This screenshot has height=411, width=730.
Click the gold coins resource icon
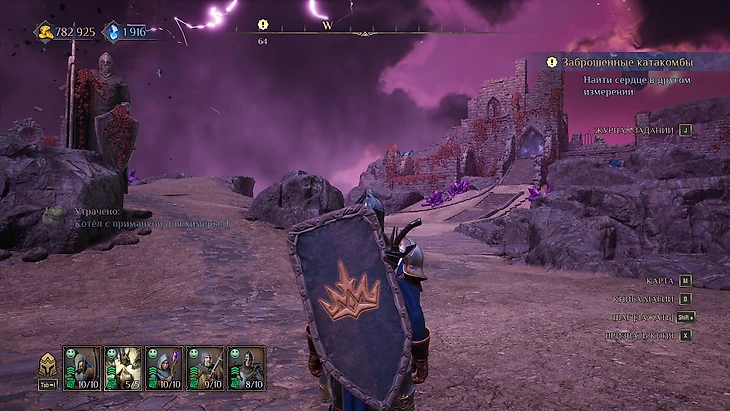tap(46, 32)
